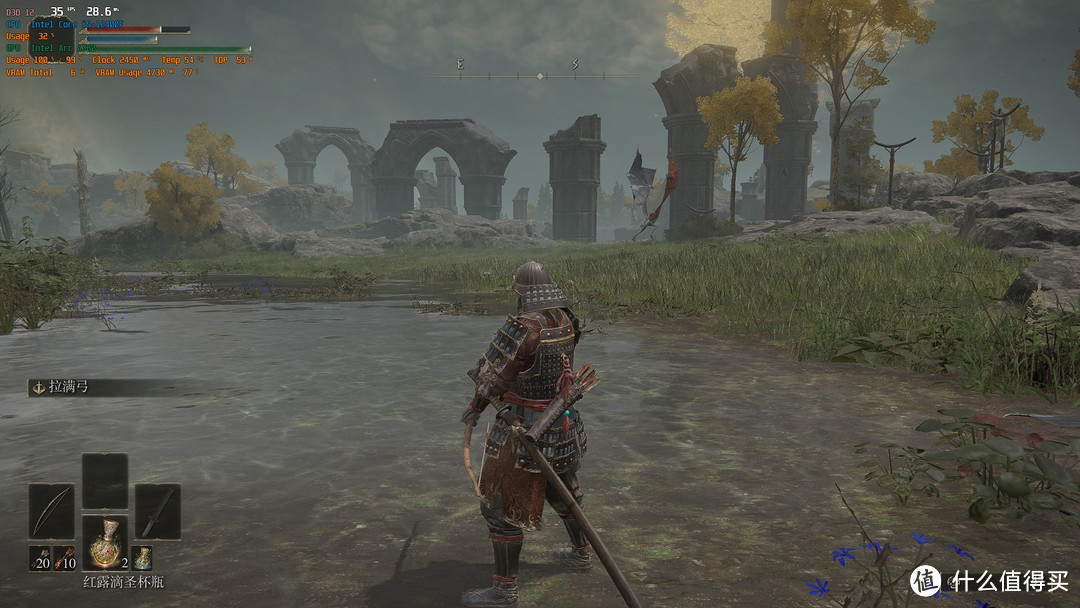Click the compass bar at the top

540,75
